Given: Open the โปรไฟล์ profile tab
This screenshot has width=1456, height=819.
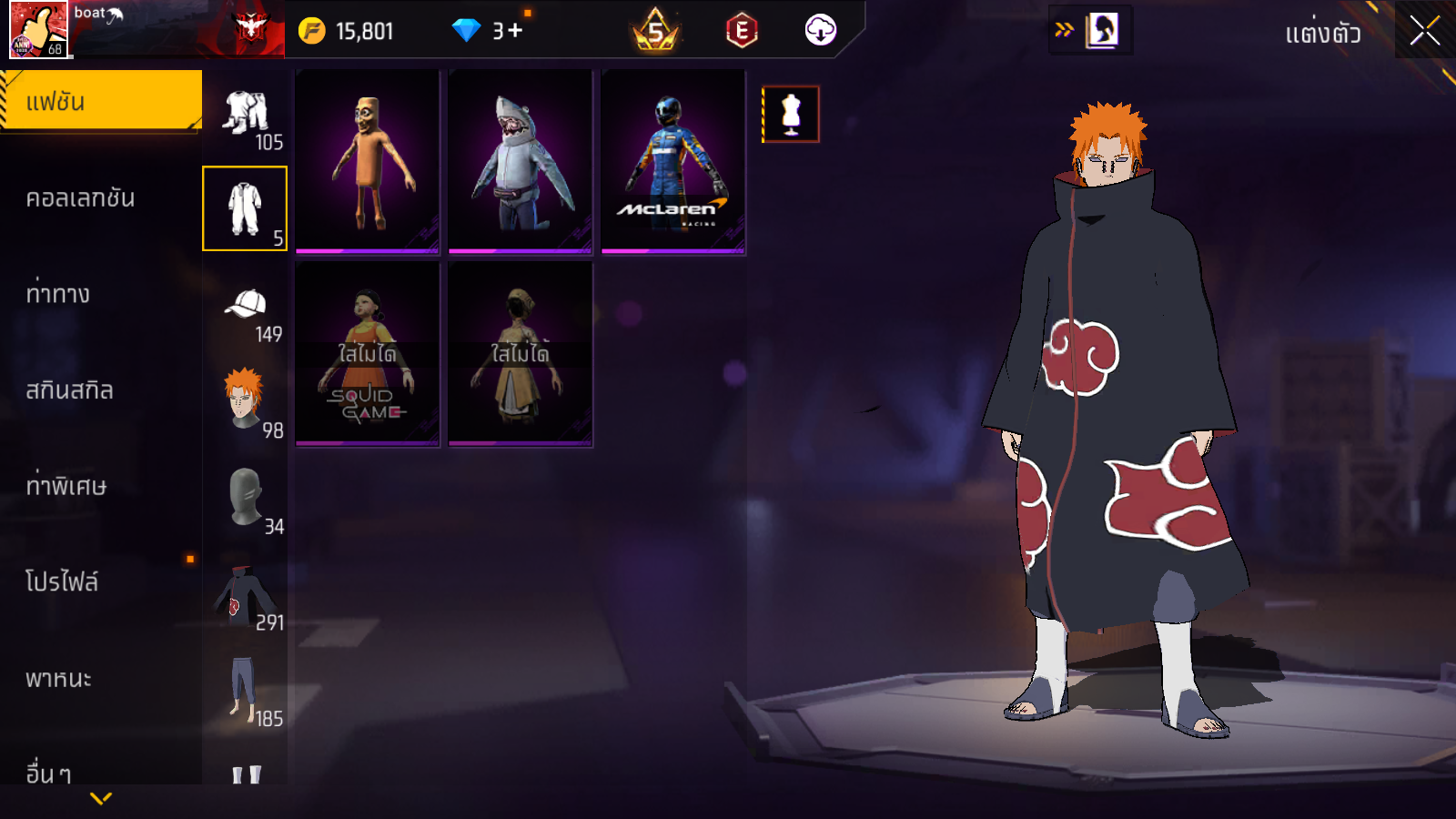Looking at the screenshot, I should pos(62,581).
